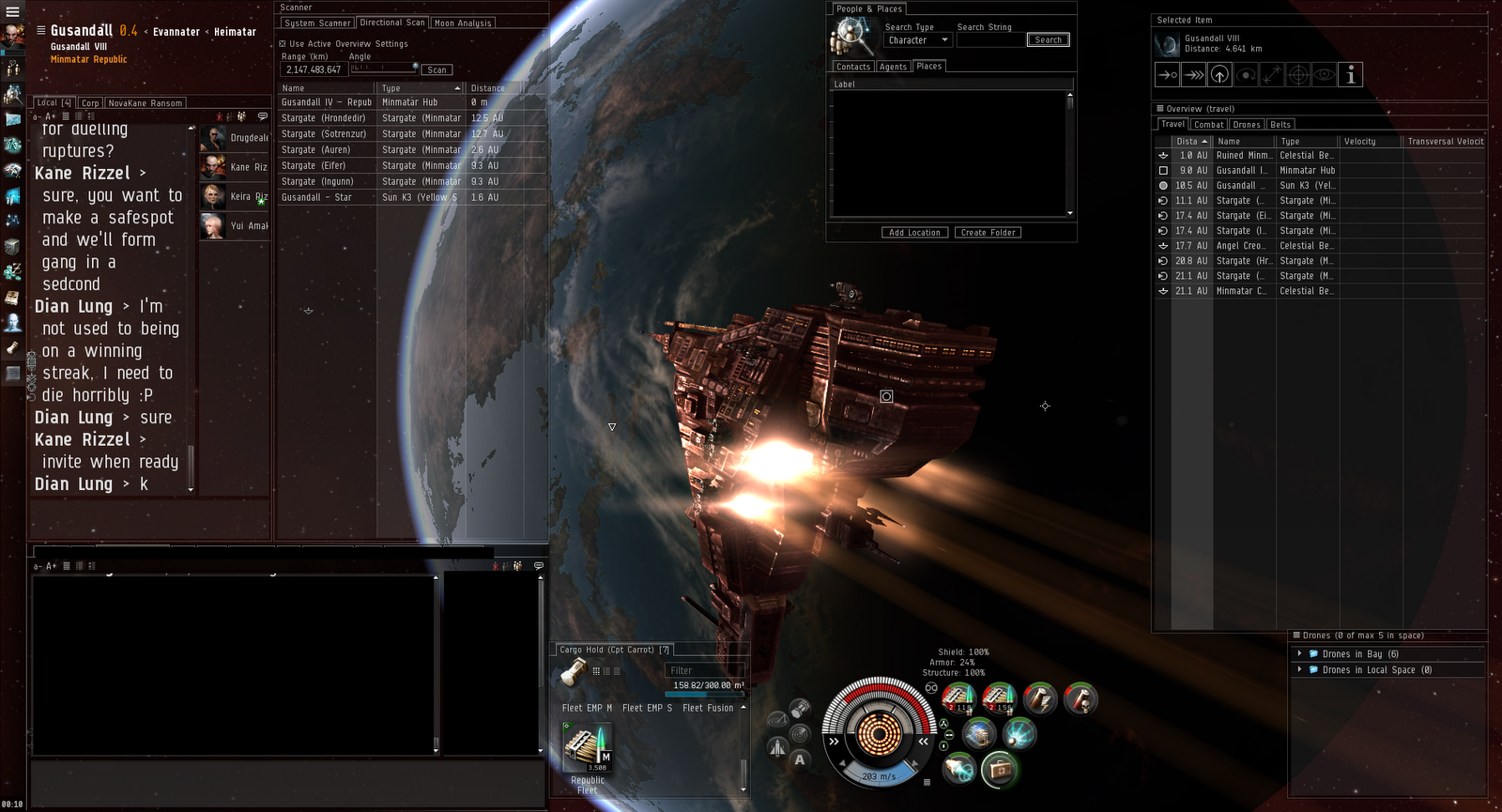1502x812 pixels.
Task: Open the Search Type Character dropdown
Action: [917, 40]
